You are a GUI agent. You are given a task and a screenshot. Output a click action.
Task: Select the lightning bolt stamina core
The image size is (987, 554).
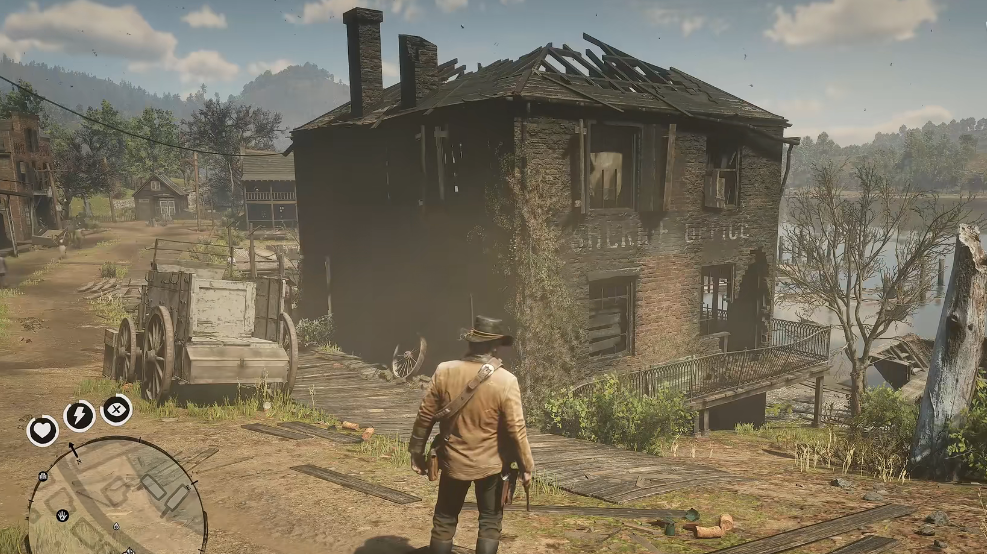pyautogui.click(x=79, y=415)
